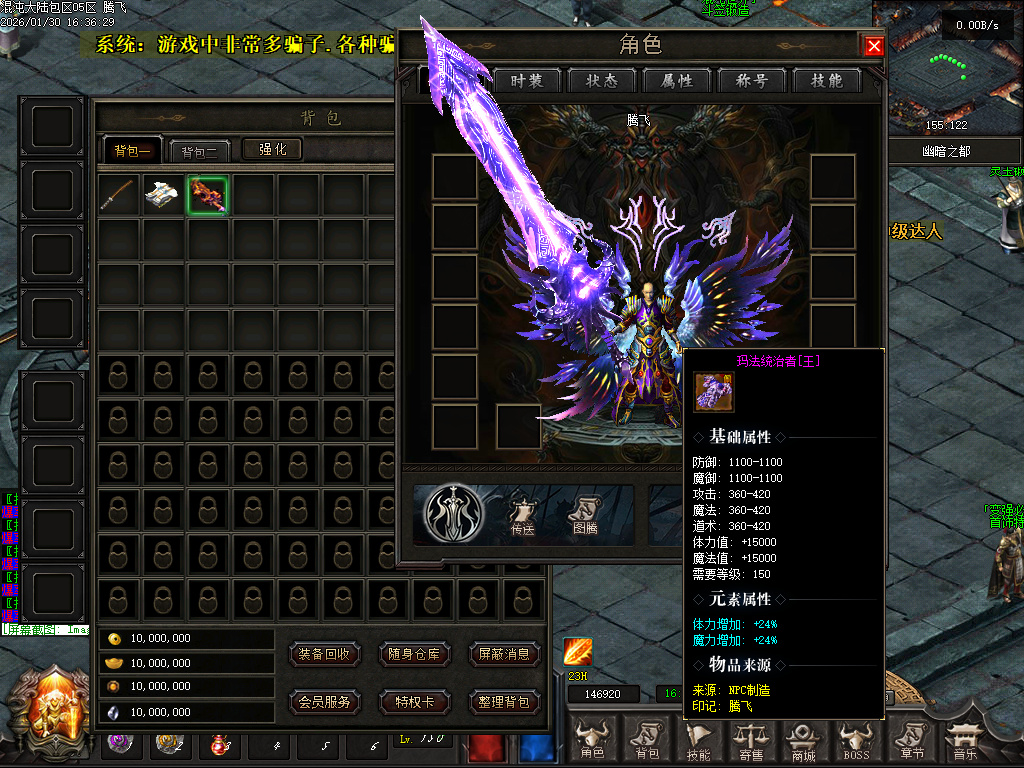Pick the flaming sword in the green-highlighted slot
Screen dimensions: 1024x768
(207, 195)
